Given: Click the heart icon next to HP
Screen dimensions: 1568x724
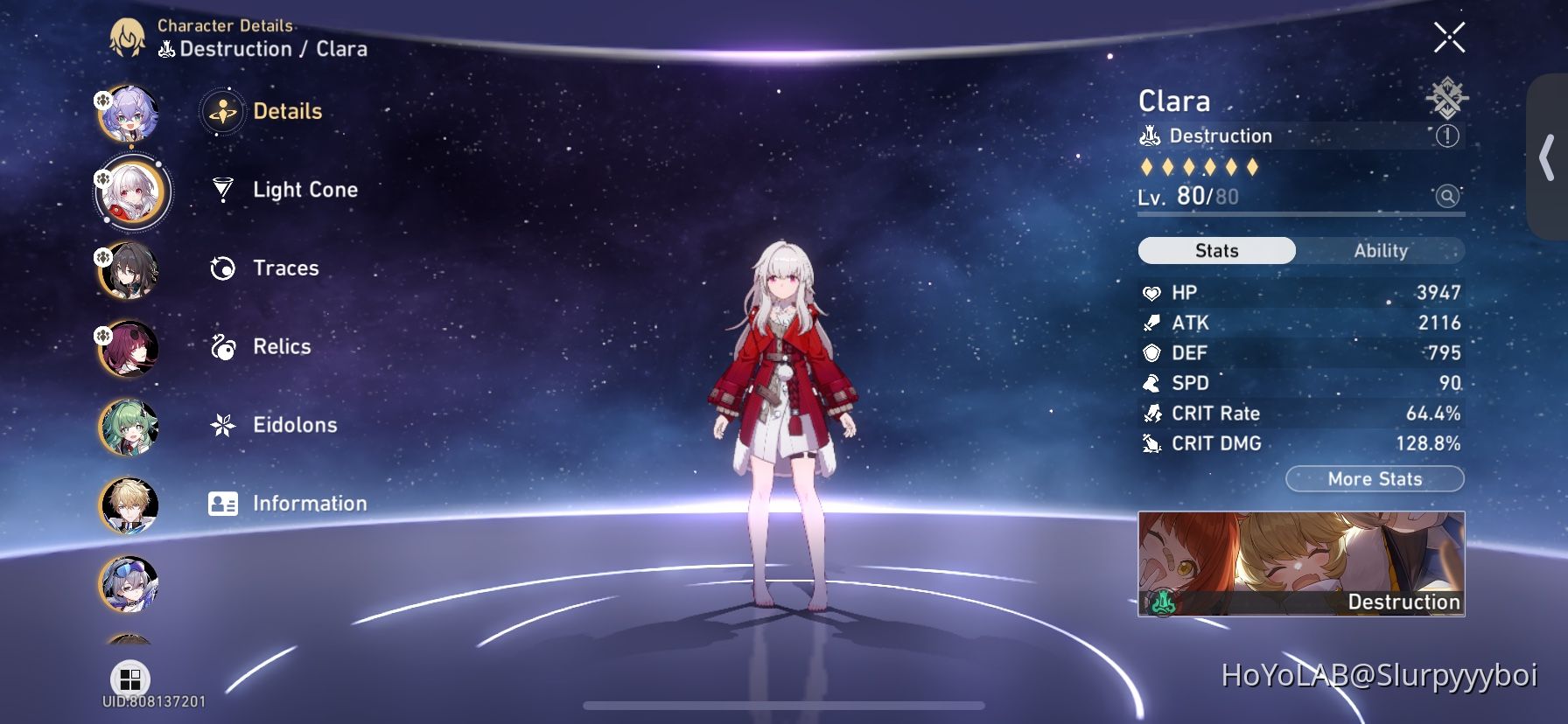Looking at the screenshot, I should point(1153,292).
